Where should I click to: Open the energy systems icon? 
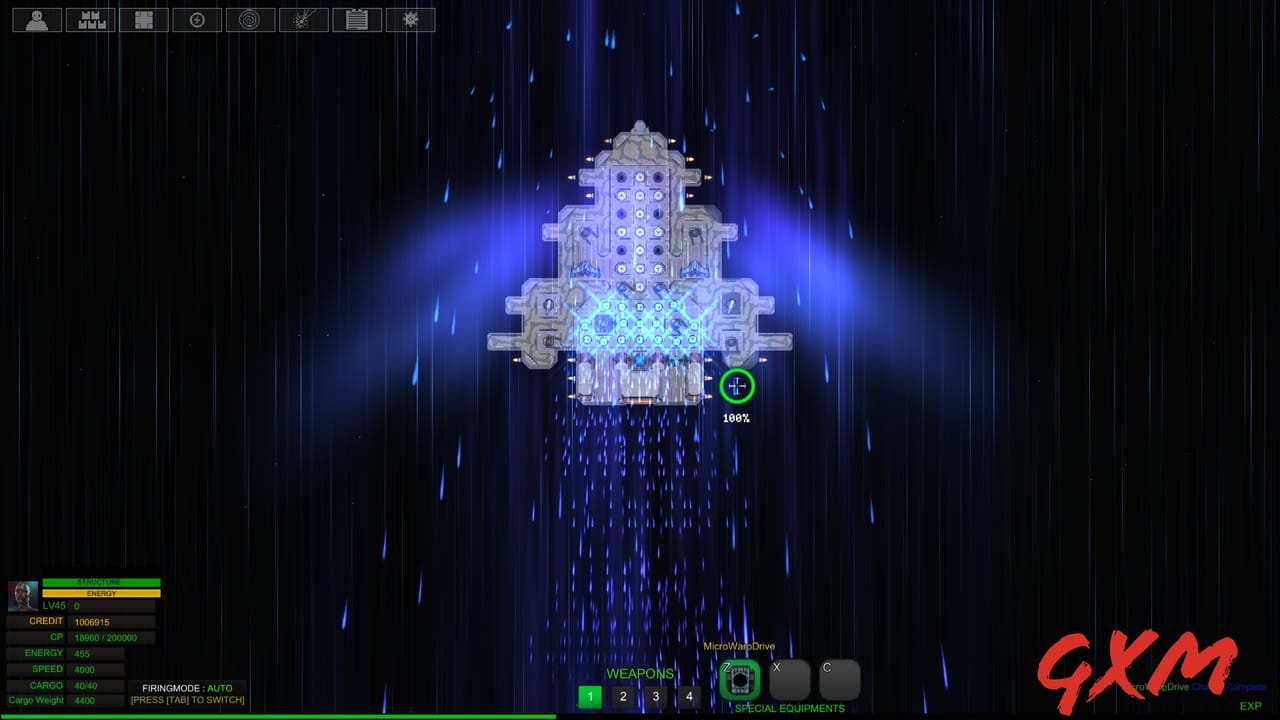click(197, 19)
